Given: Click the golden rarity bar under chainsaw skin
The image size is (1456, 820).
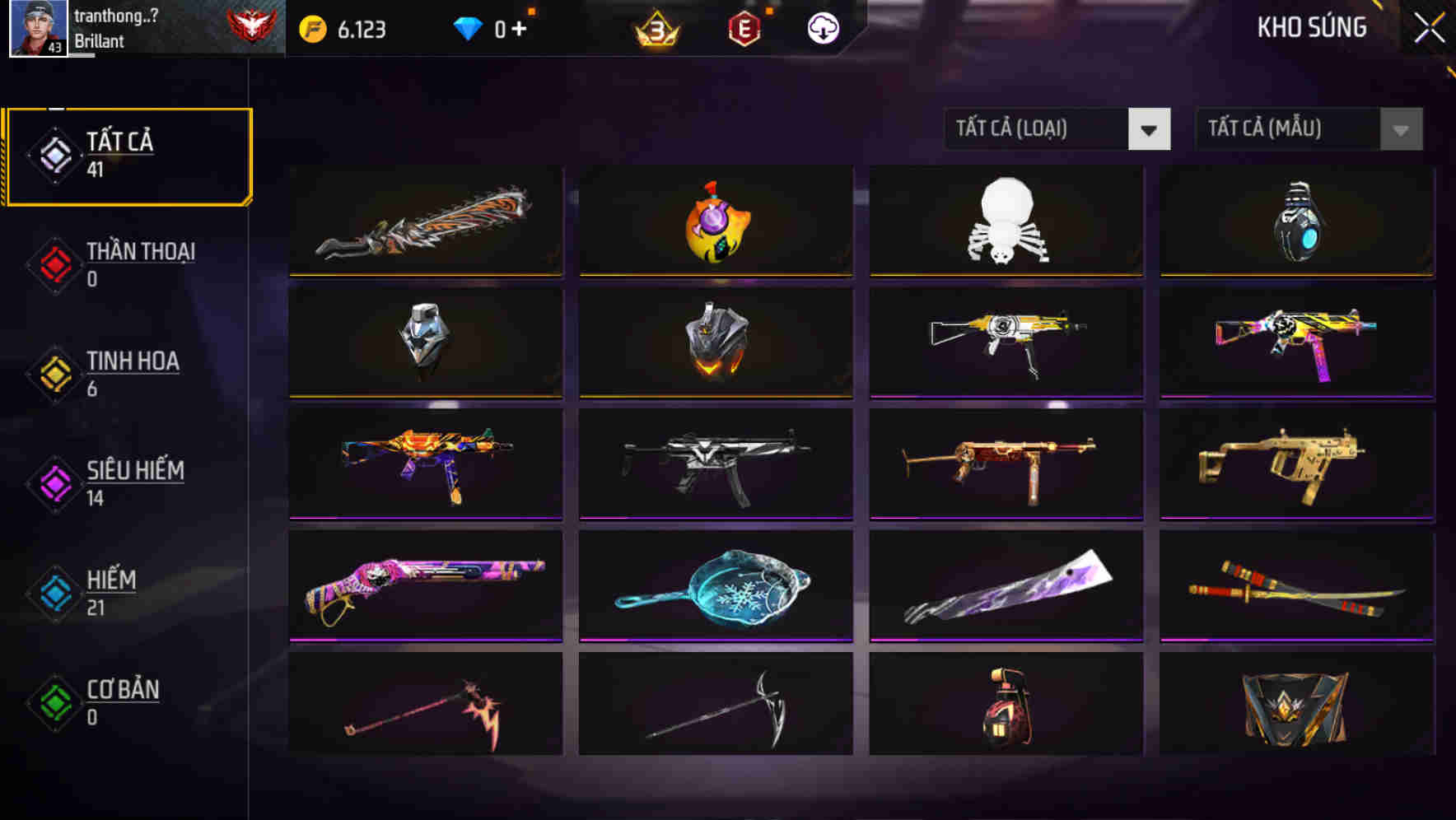Looking at the screenshot, I should pos(425,274).
